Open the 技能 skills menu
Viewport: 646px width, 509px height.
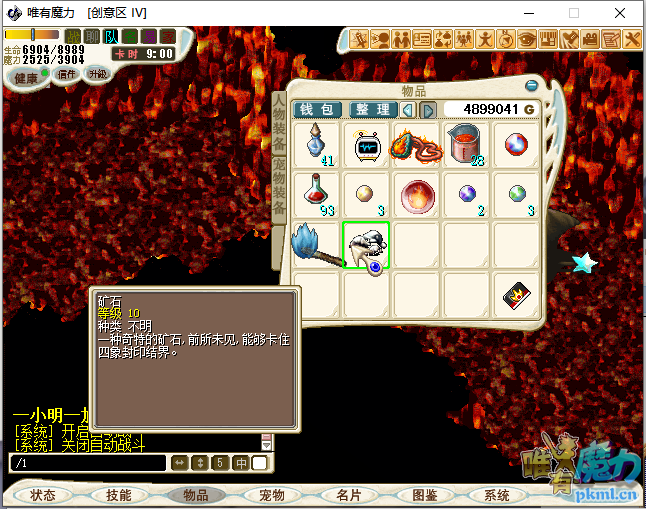tap(119, 495)
